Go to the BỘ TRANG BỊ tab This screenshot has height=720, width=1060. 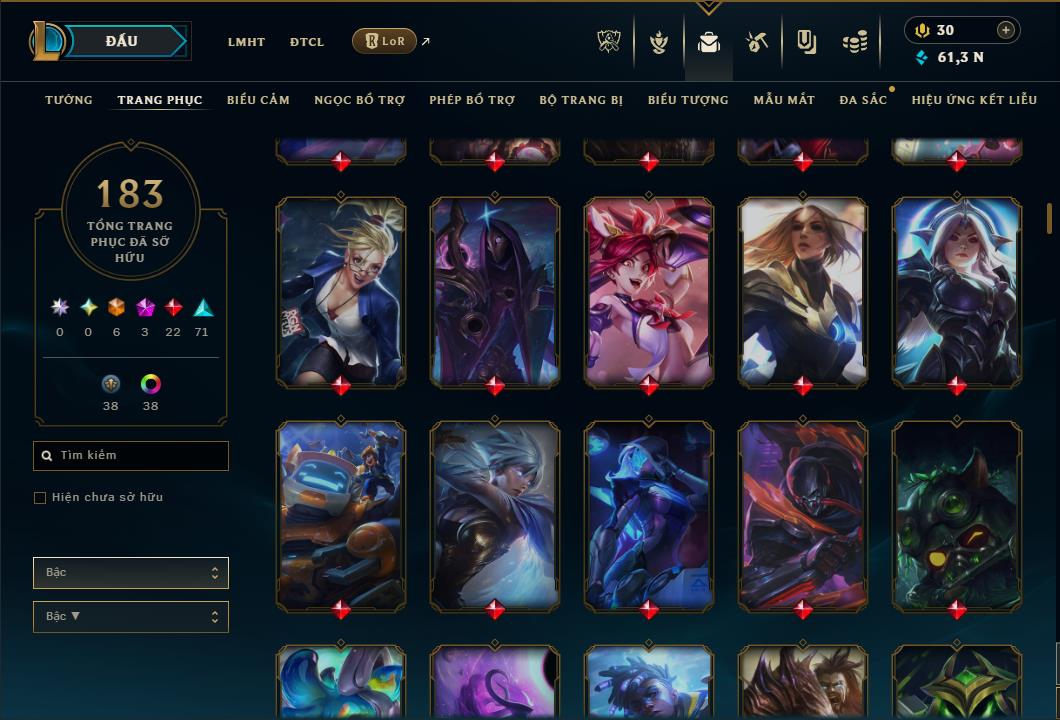(x=581, y=100)
